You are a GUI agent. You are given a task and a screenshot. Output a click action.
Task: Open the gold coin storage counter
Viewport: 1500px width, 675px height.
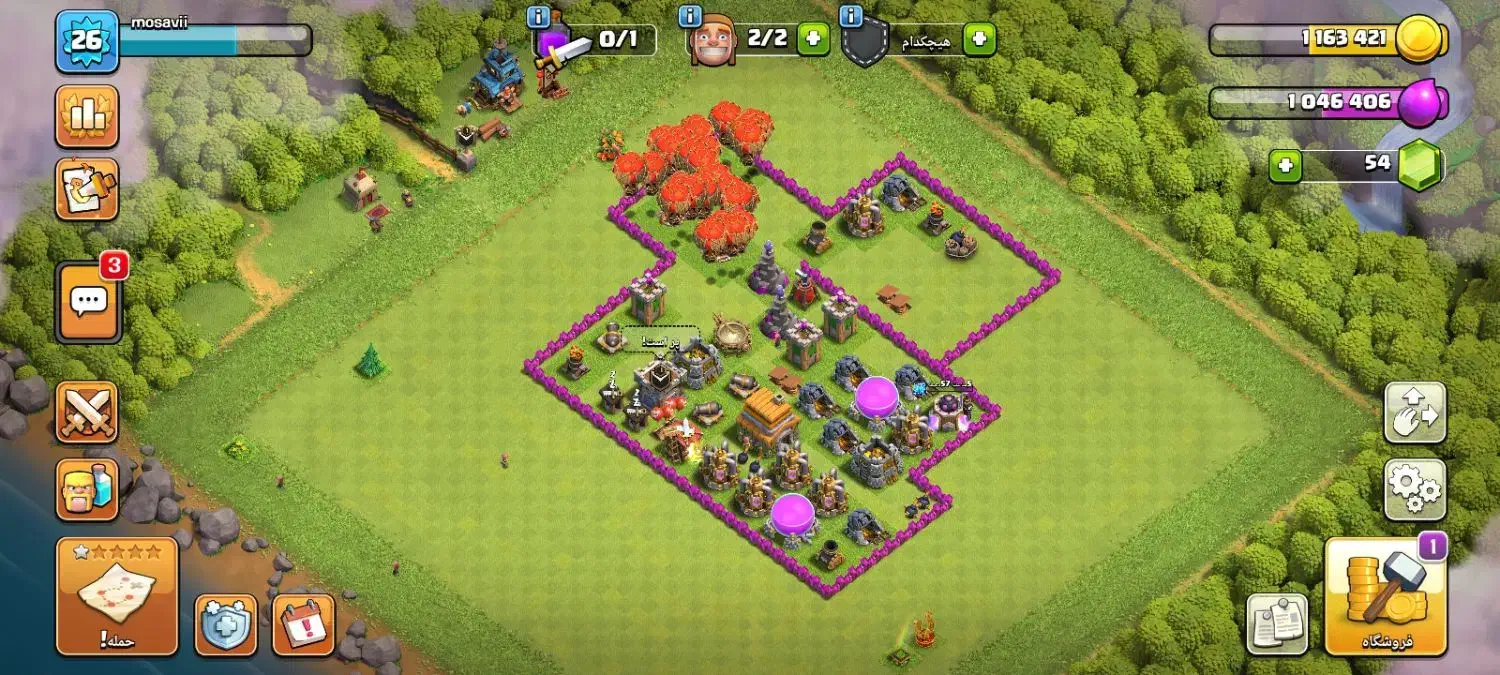1328,40
